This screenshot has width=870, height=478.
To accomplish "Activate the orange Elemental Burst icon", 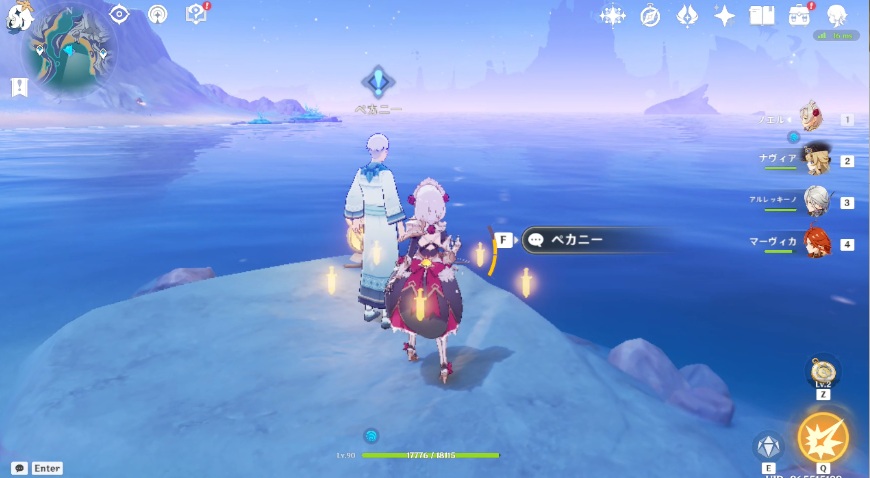I will (823, 438).
